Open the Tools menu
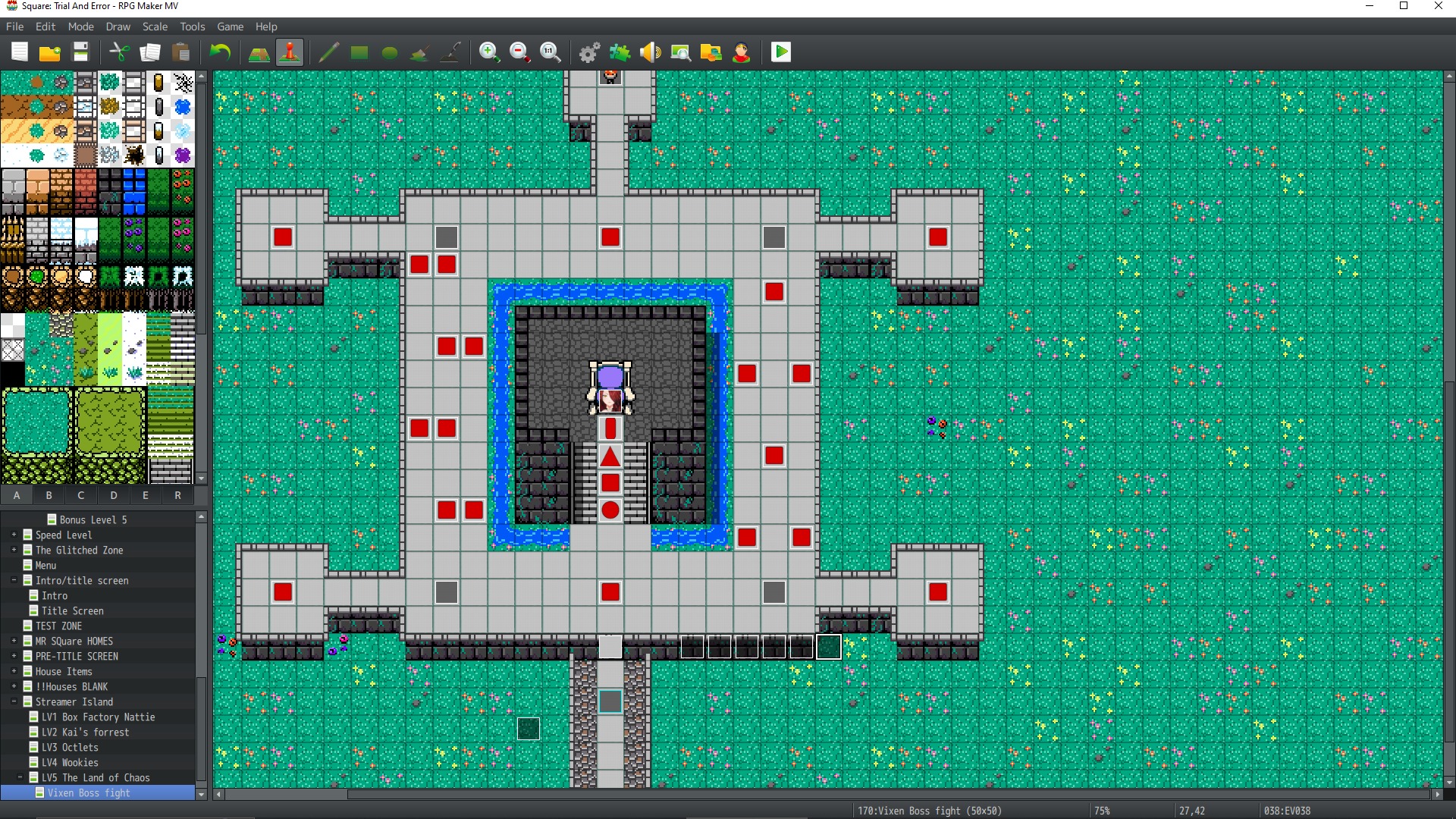The width and height of the screenshot is (1456, 819). click(192, 27)
